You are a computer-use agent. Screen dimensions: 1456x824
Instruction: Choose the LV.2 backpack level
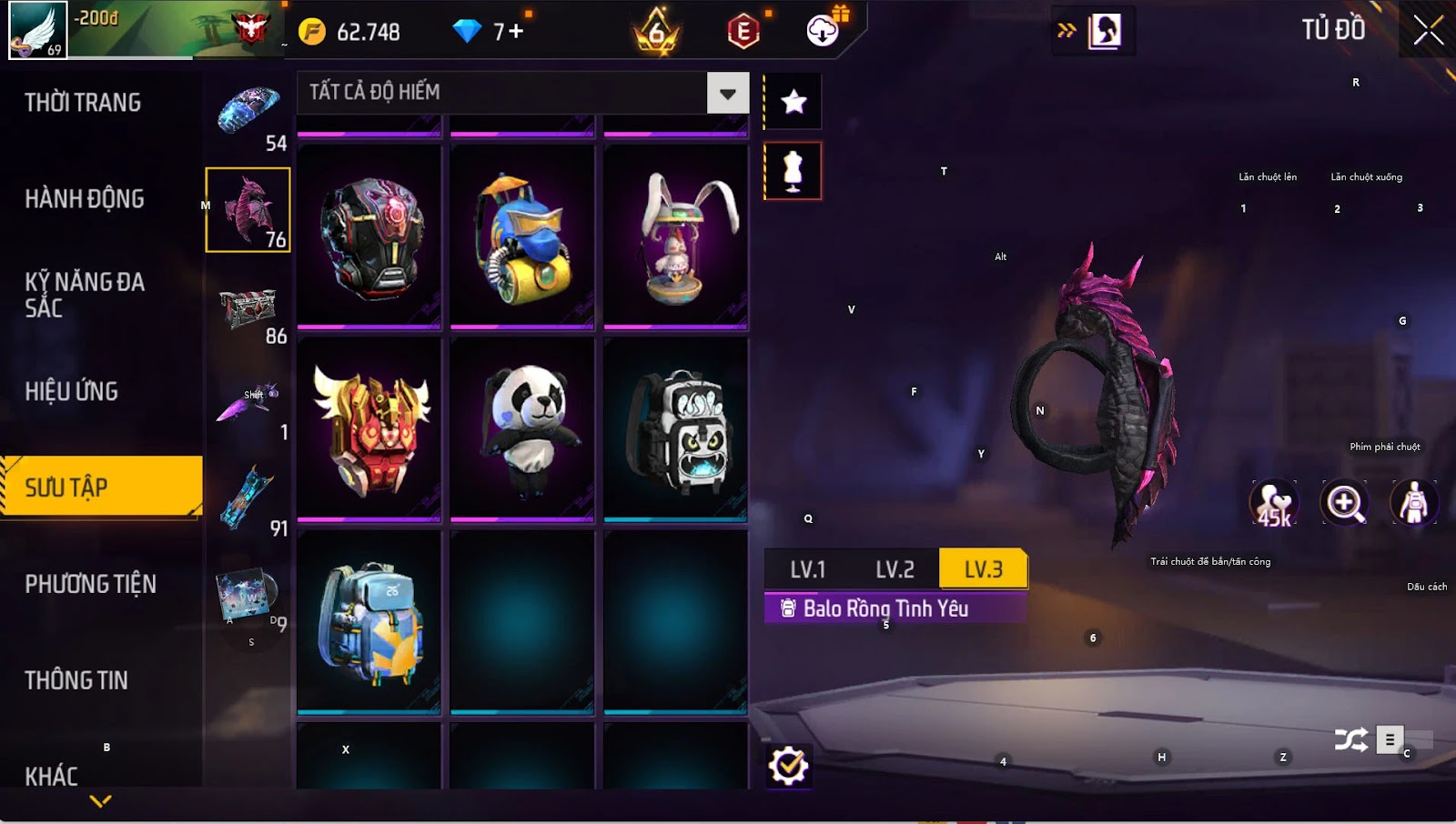point(895,570)
